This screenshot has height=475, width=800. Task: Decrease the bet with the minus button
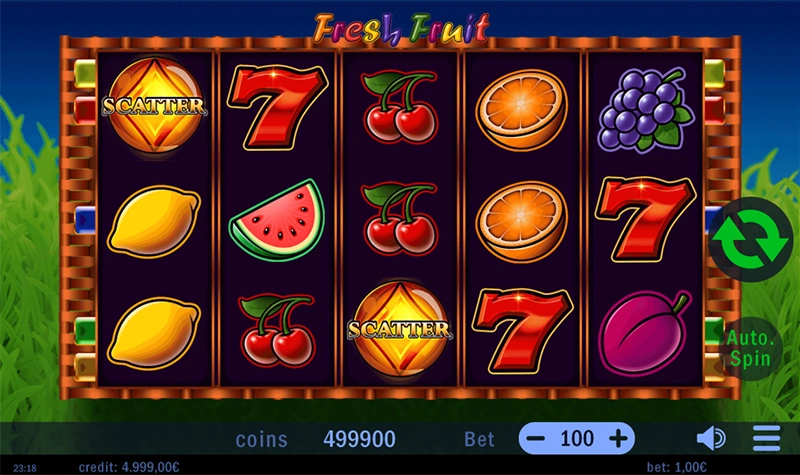click(537, 438)
